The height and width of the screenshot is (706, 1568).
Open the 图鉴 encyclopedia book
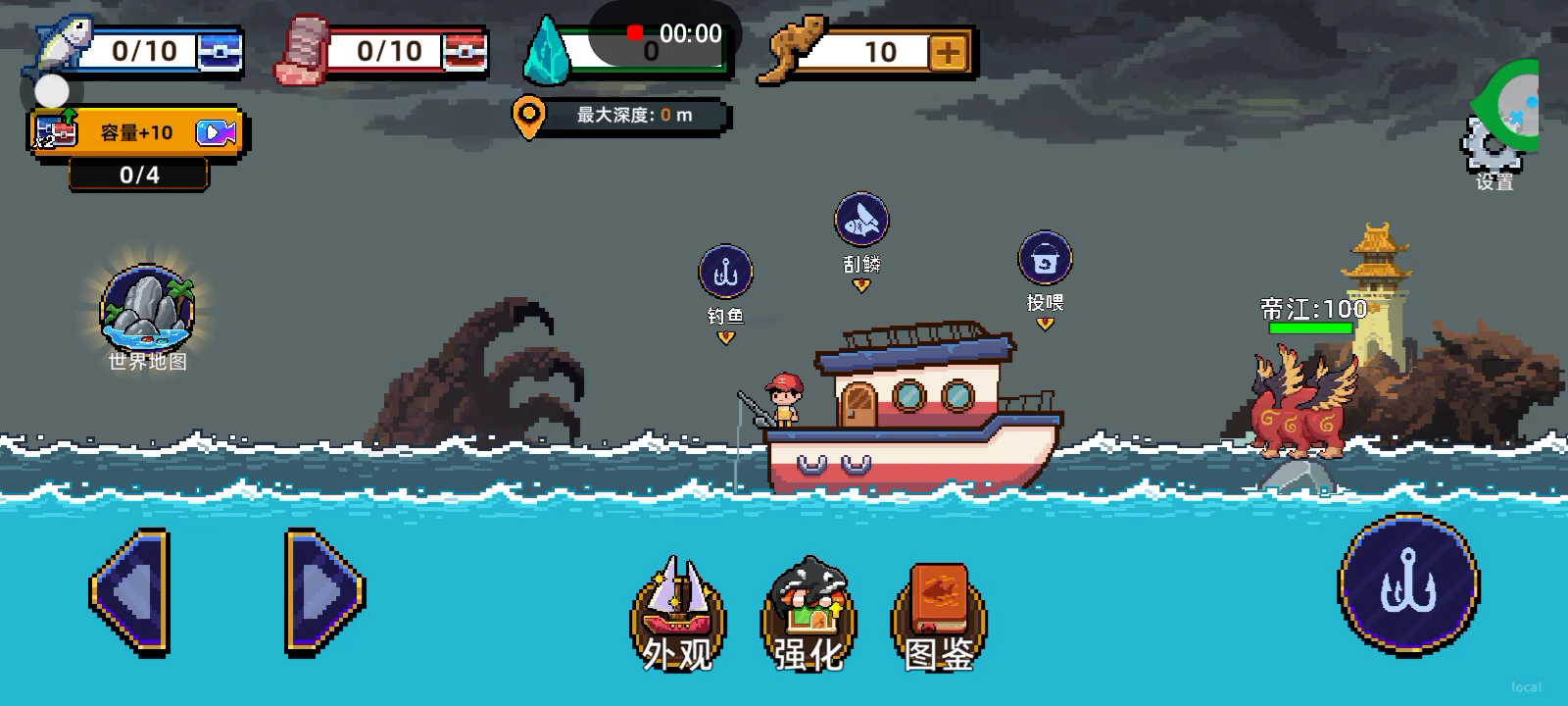click(x=939, y=613)
